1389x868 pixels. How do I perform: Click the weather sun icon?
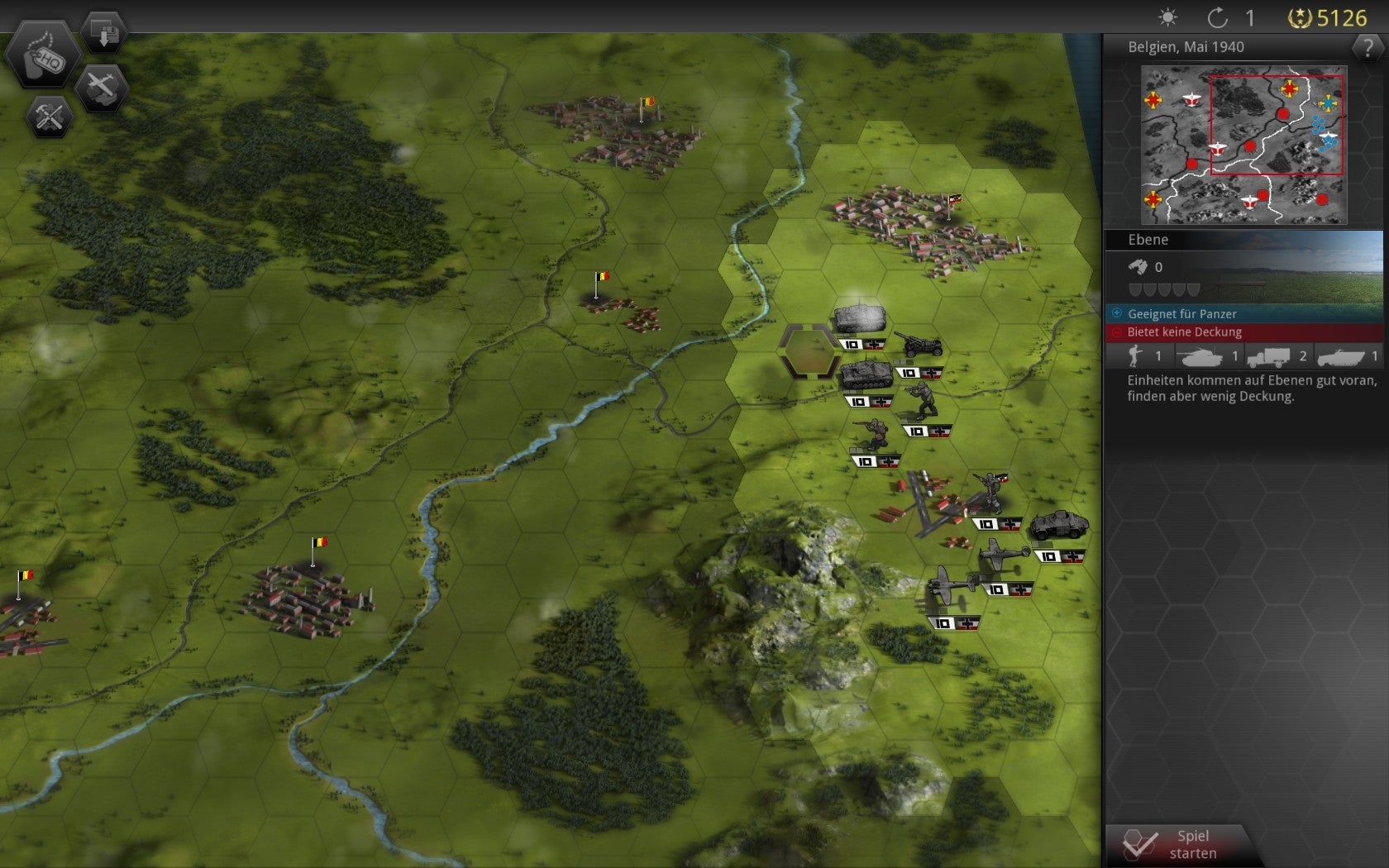click(x=1168, y=17)
